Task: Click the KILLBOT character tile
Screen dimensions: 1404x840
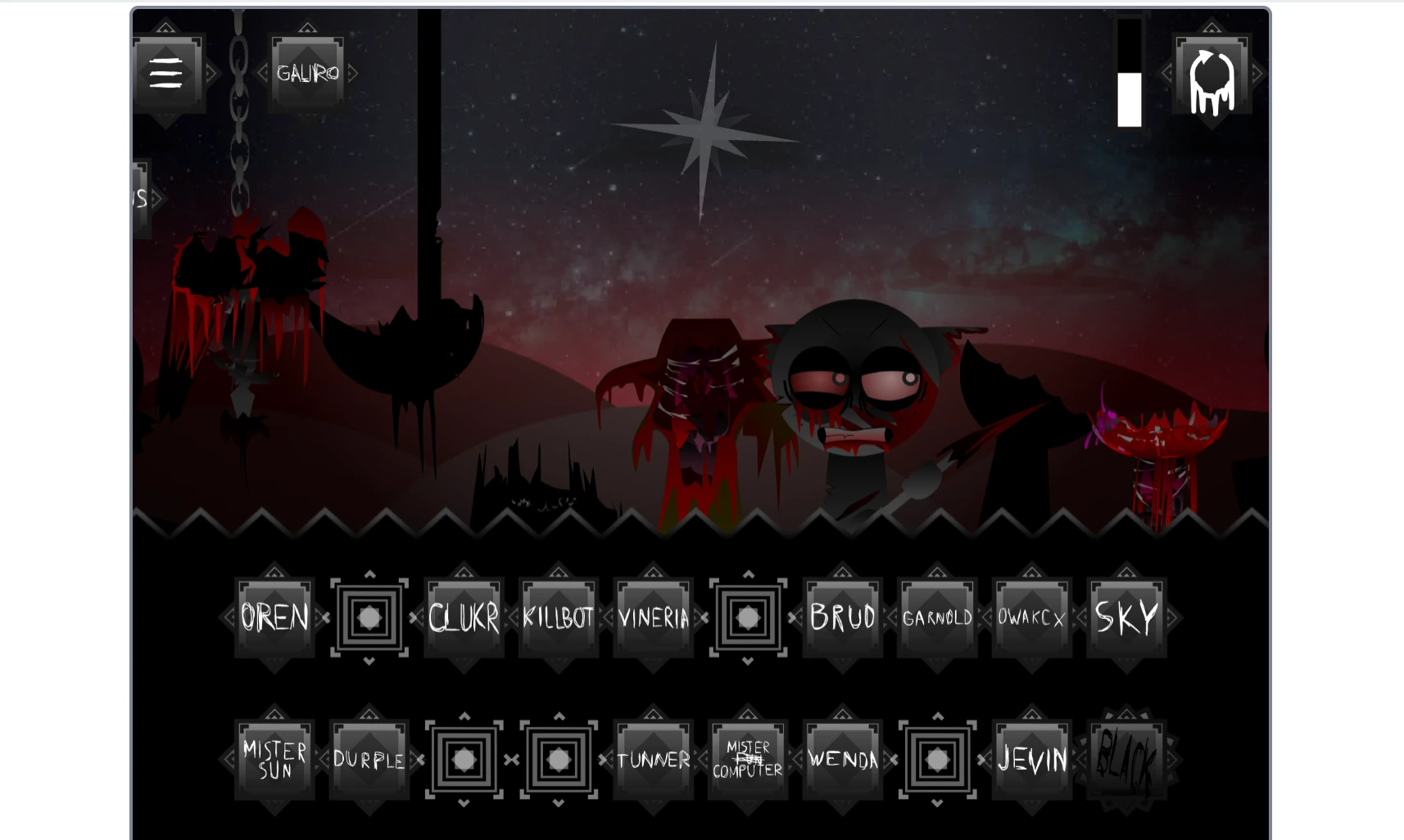Action: [558, 618]
